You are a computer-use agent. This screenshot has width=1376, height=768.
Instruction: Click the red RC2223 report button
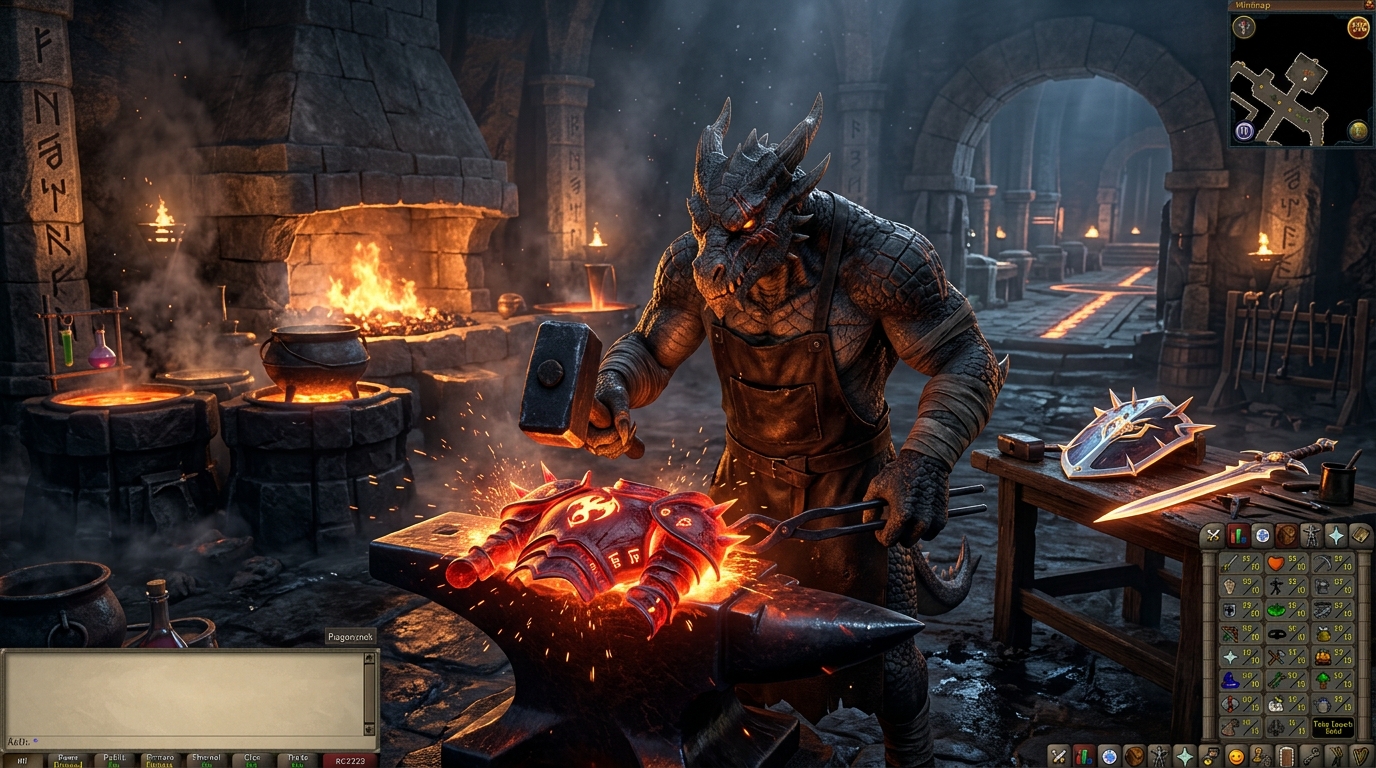(x=350, y=760)
